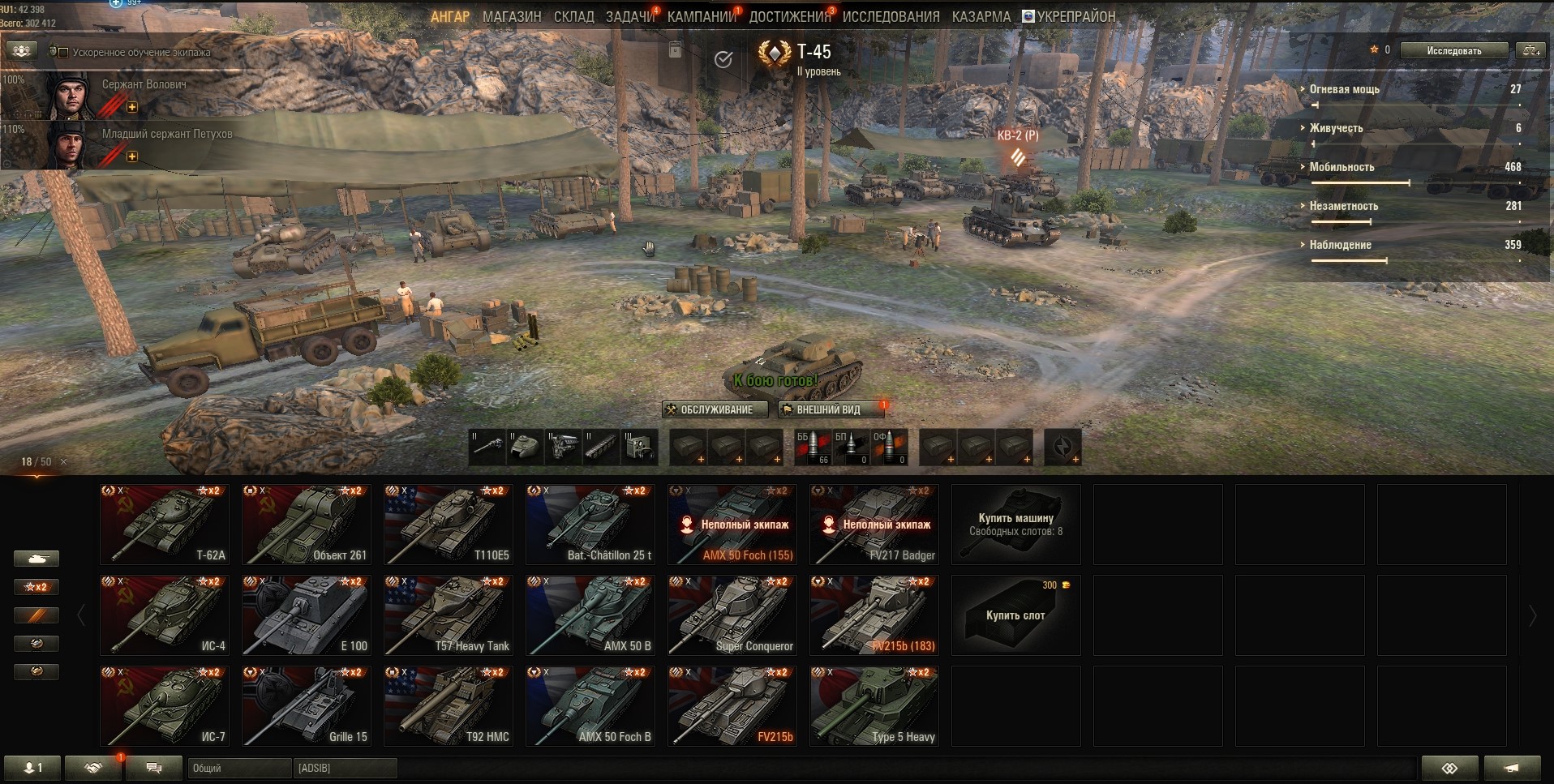This screenshot has height=784, width=1554.
Task: Click the Исследовать research button
Action: coord(1453,50)
